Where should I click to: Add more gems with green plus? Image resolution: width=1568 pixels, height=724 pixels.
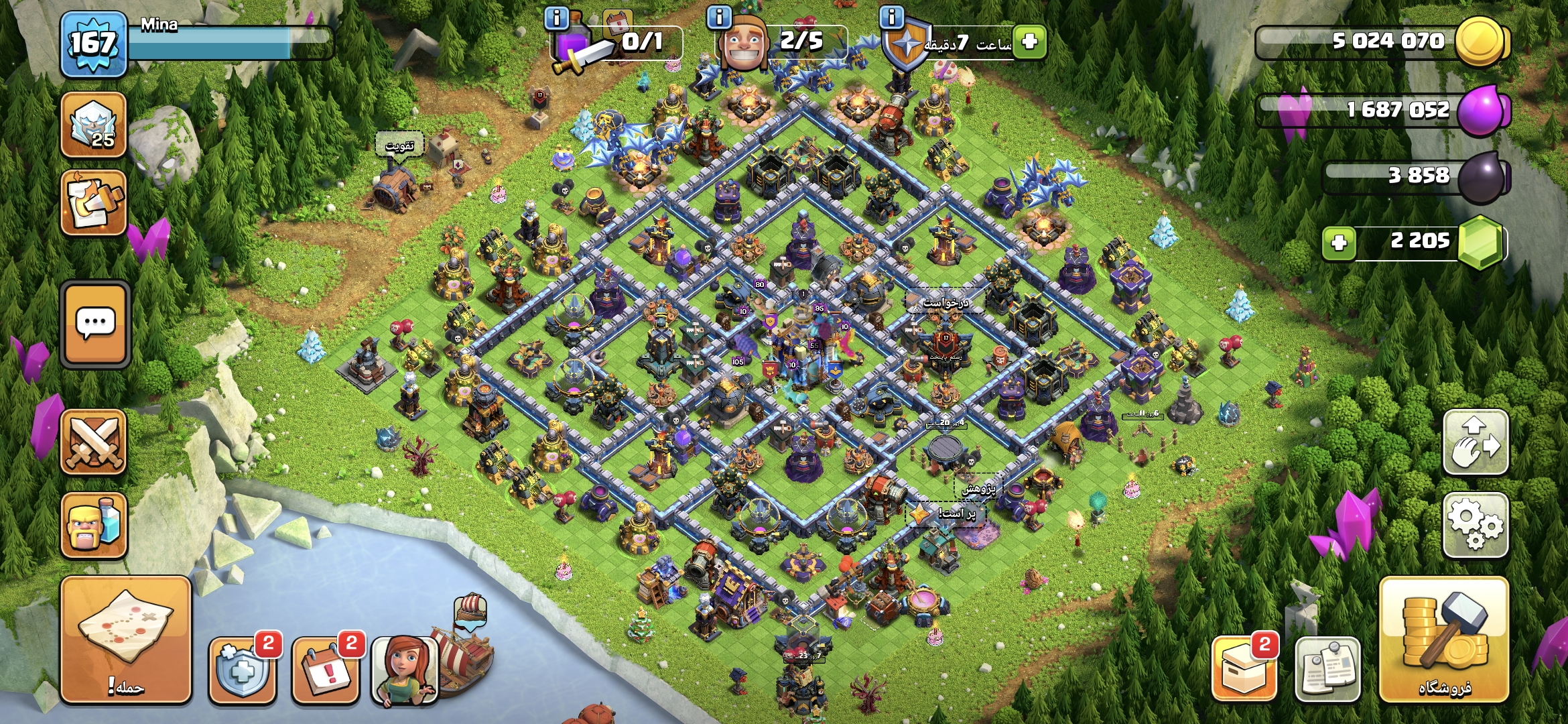pos(1339,242)
